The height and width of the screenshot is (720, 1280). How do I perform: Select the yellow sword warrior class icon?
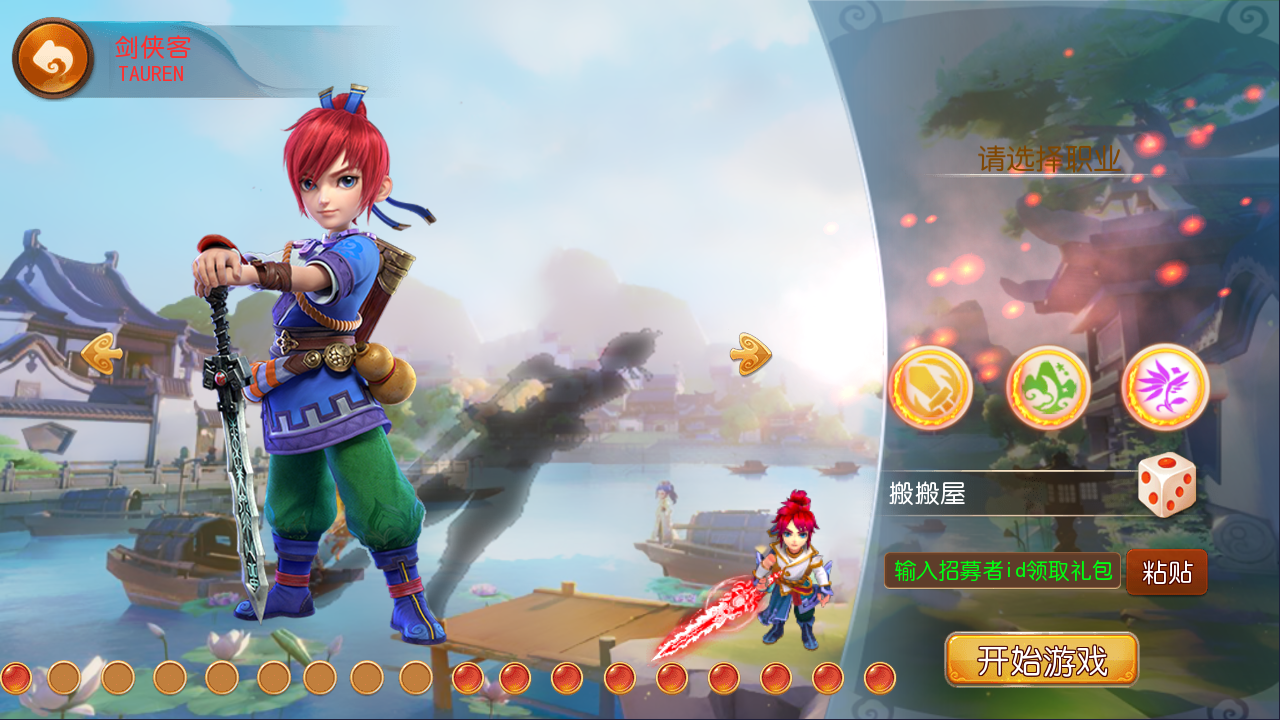point(932,388)
